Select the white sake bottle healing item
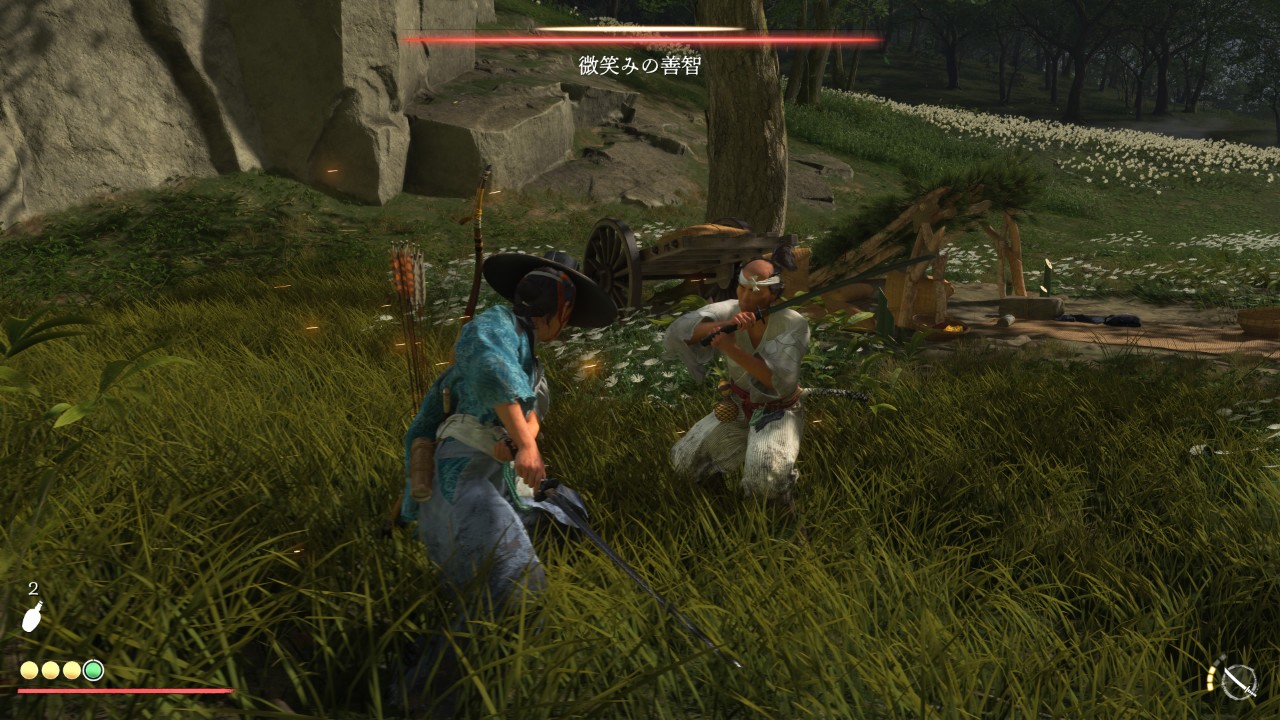 32,618
